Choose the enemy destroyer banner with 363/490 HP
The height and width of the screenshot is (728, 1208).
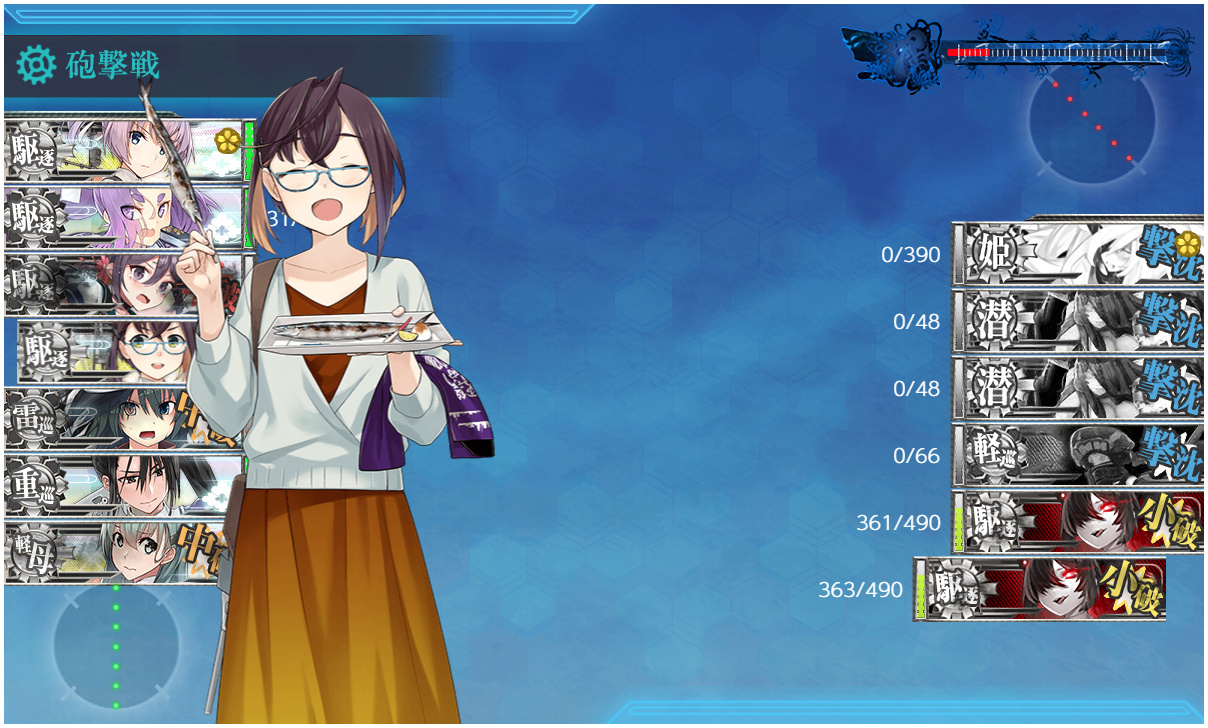[1040, 590]
